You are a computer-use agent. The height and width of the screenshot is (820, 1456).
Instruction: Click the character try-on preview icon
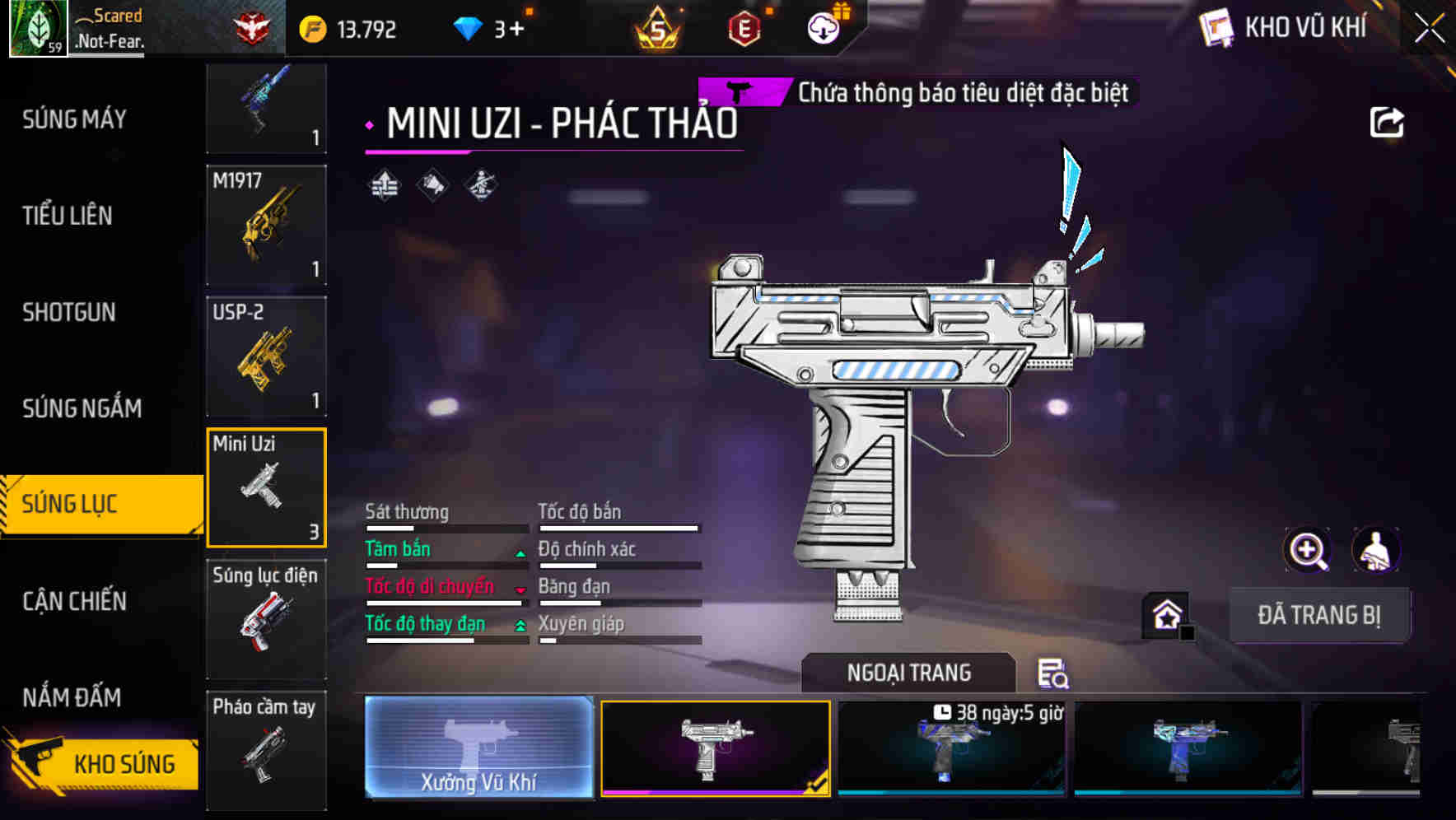tap(1377, 550)
